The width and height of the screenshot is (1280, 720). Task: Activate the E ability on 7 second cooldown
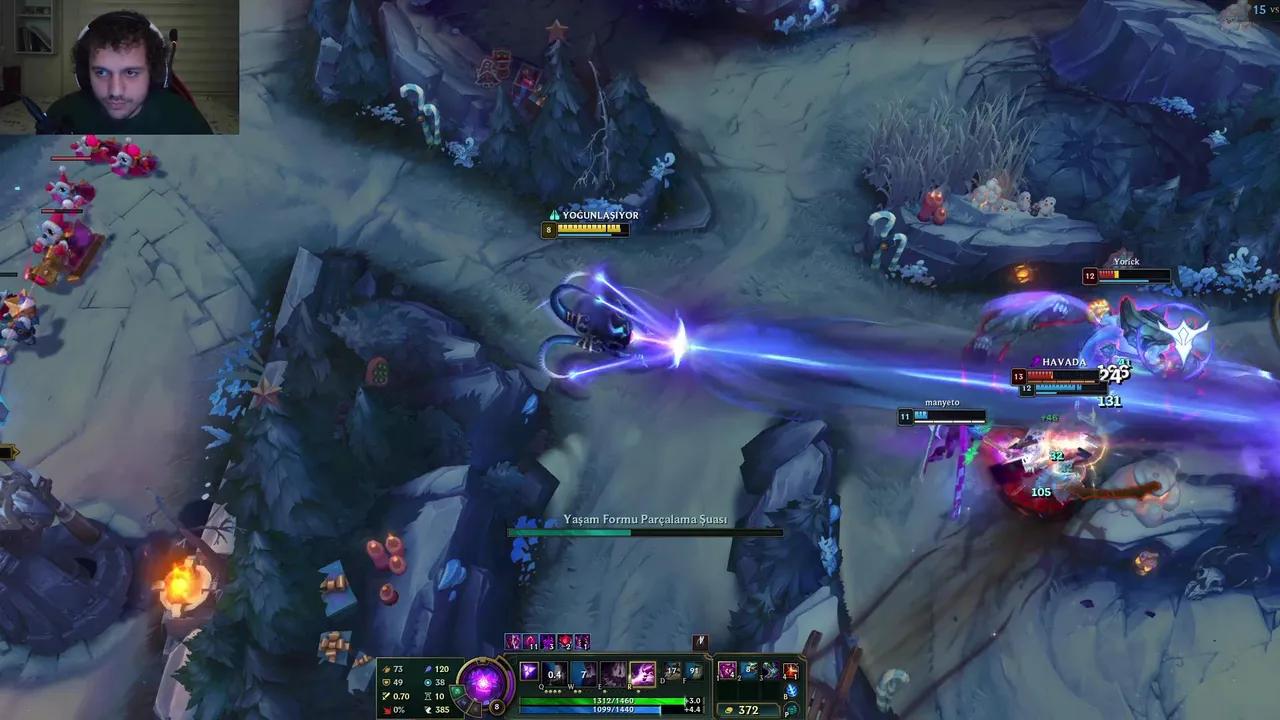point(583,672)
